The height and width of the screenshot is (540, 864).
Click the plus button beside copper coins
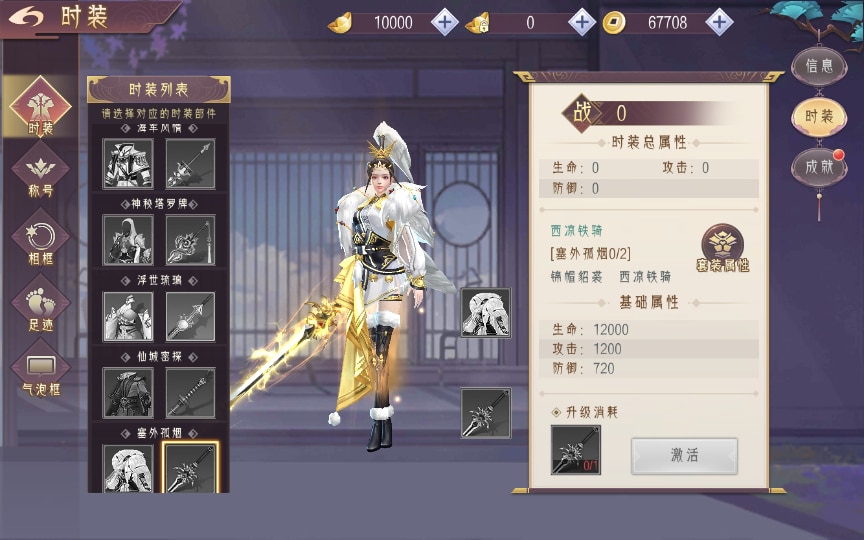(719, 22)
